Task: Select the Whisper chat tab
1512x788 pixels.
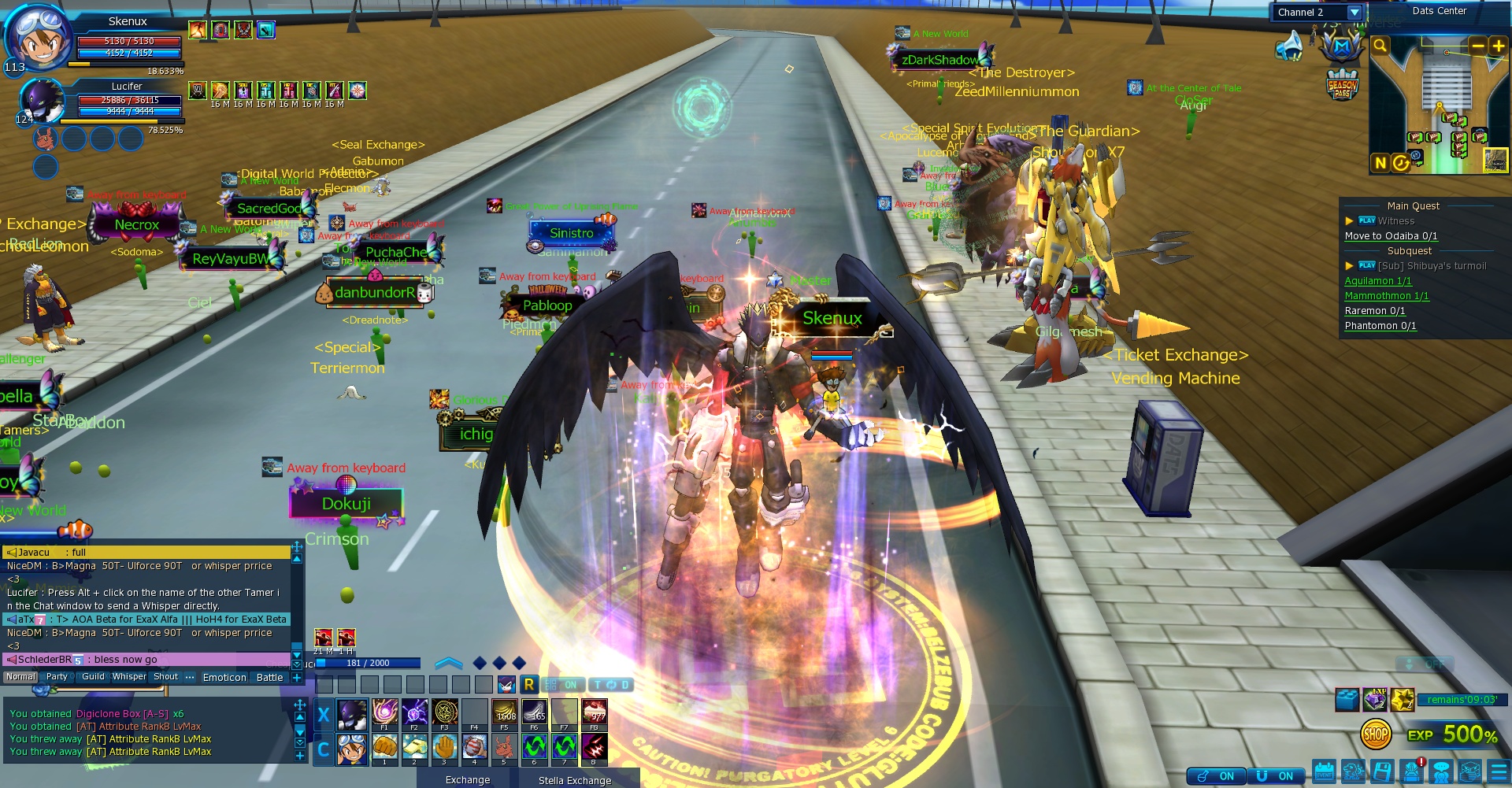Action: 129,677
